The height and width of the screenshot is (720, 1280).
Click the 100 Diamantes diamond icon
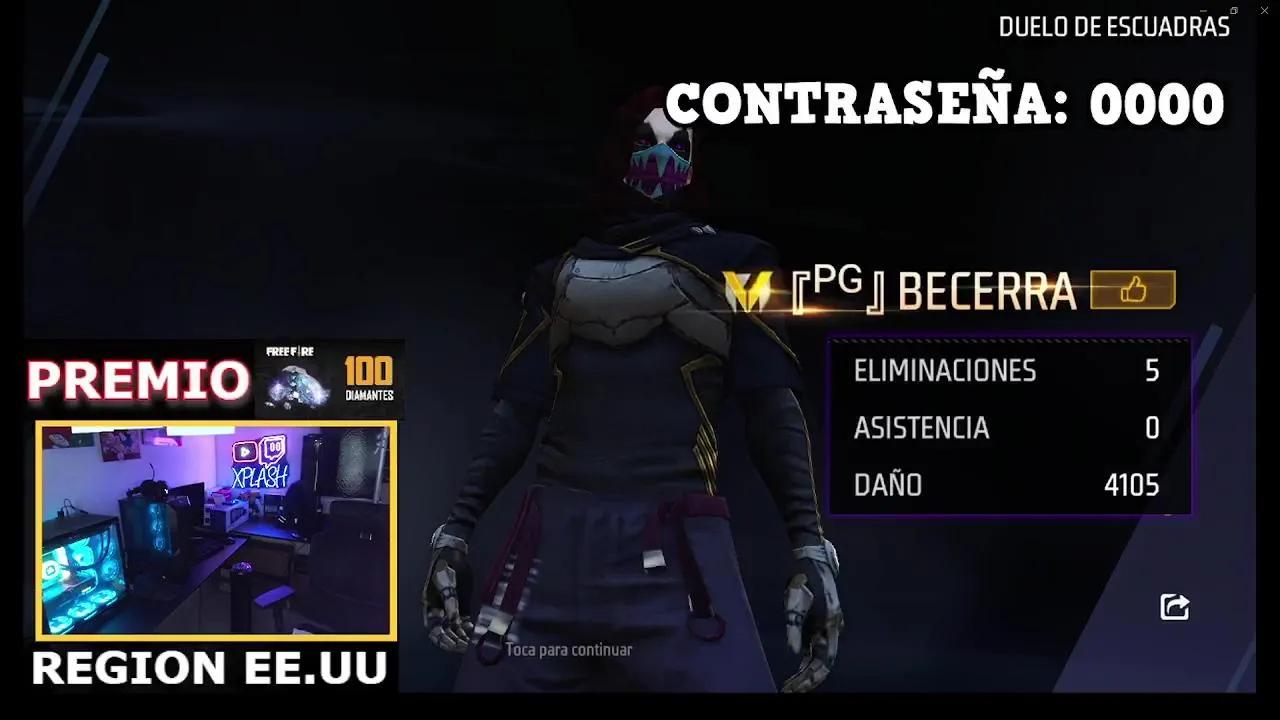[x=295, y=385]
